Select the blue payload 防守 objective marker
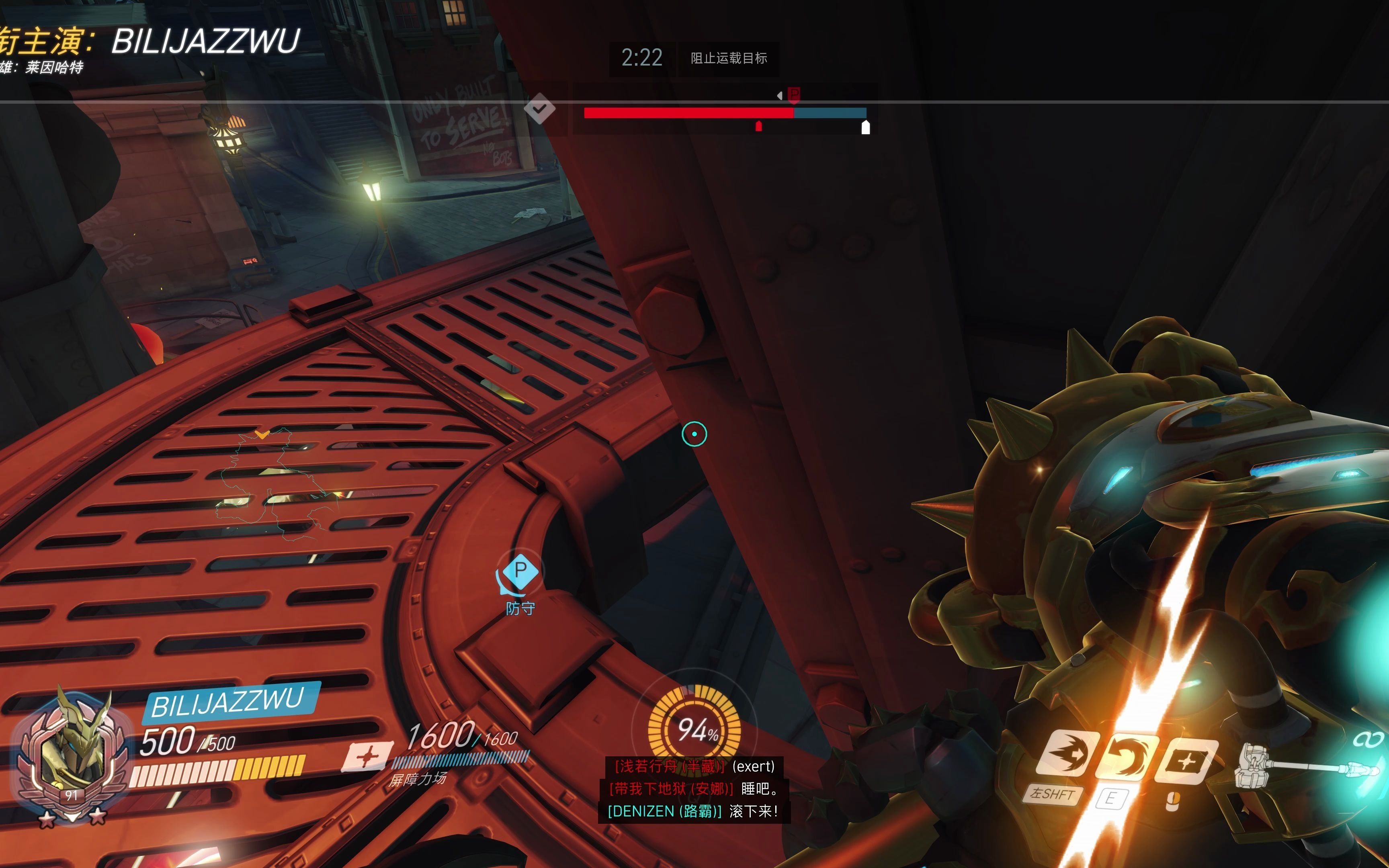Screen dimensions: 1389x868 (519, 572)
